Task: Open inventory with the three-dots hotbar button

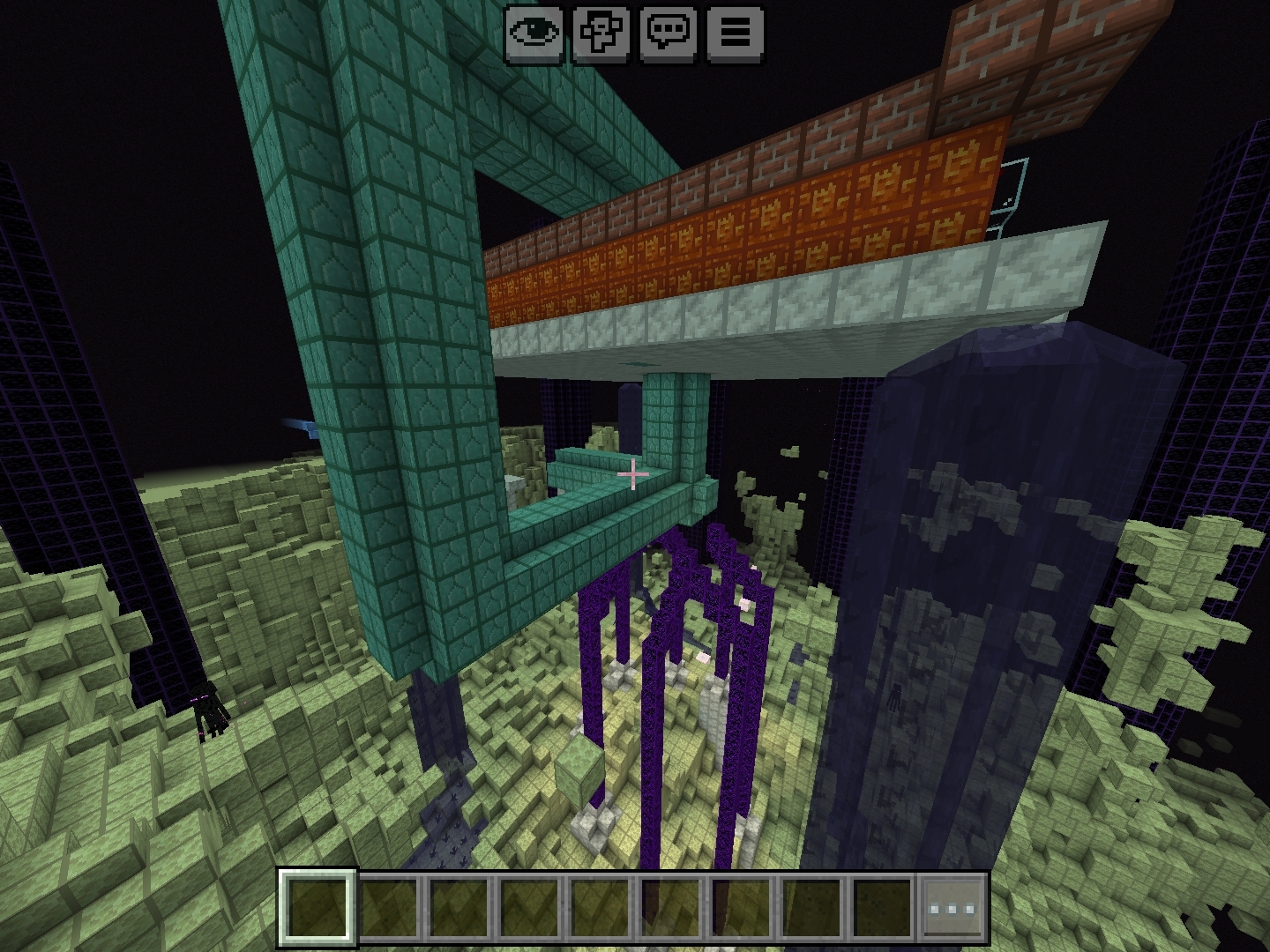Action: [x=953, y=908]
